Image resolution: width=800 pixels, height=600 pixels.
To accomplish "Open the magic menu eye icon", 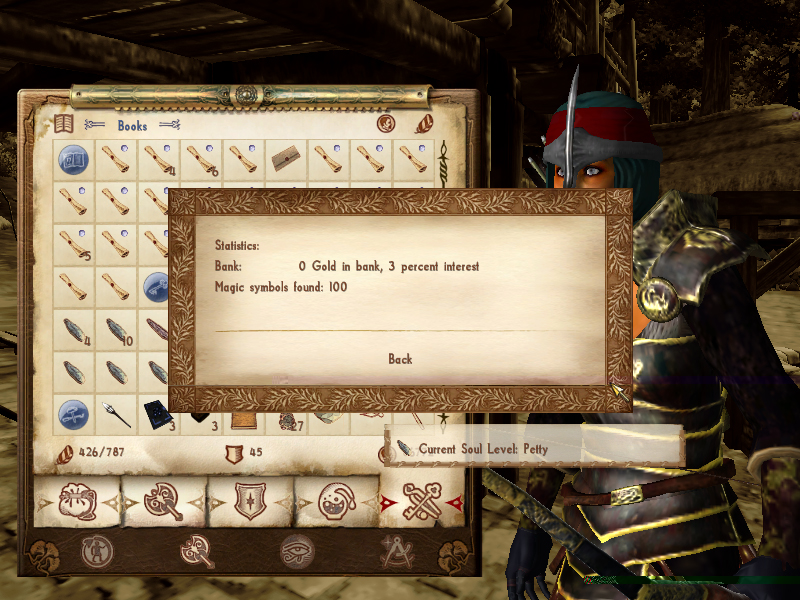I will click(297, 550).
